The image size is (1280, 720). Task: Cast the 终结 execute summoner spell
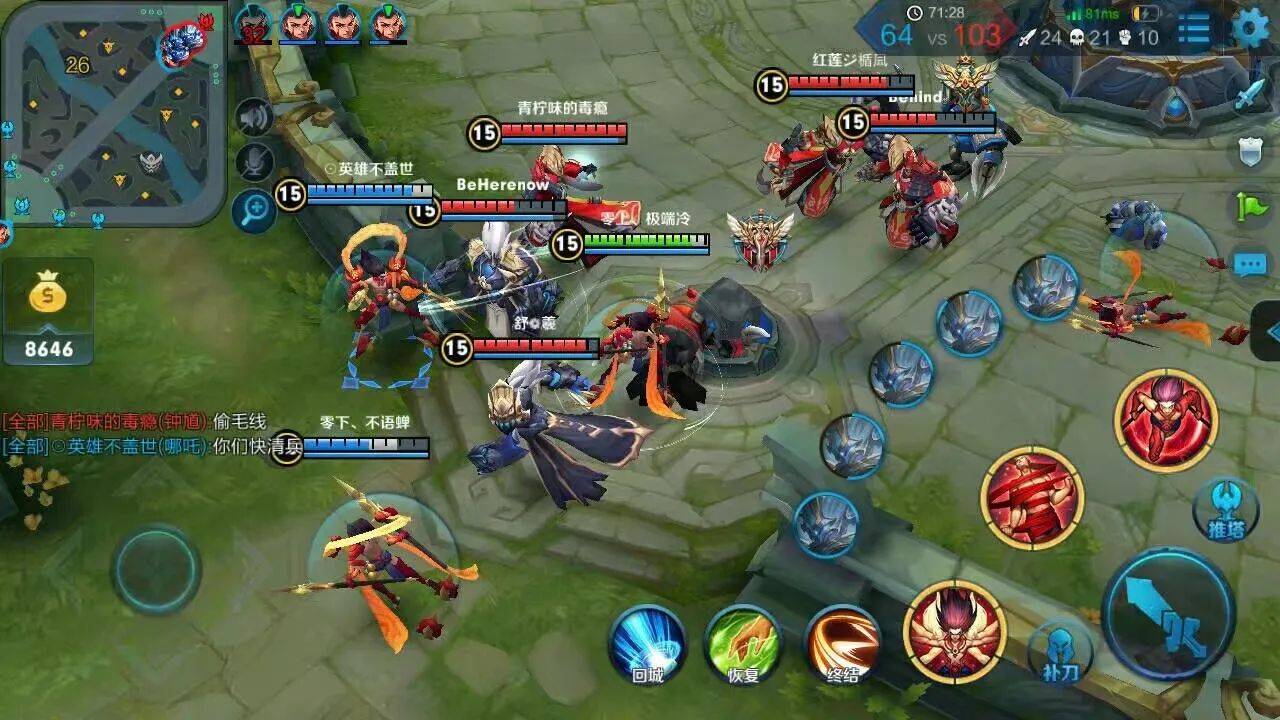pyautogui.click(x=842, y=640)
